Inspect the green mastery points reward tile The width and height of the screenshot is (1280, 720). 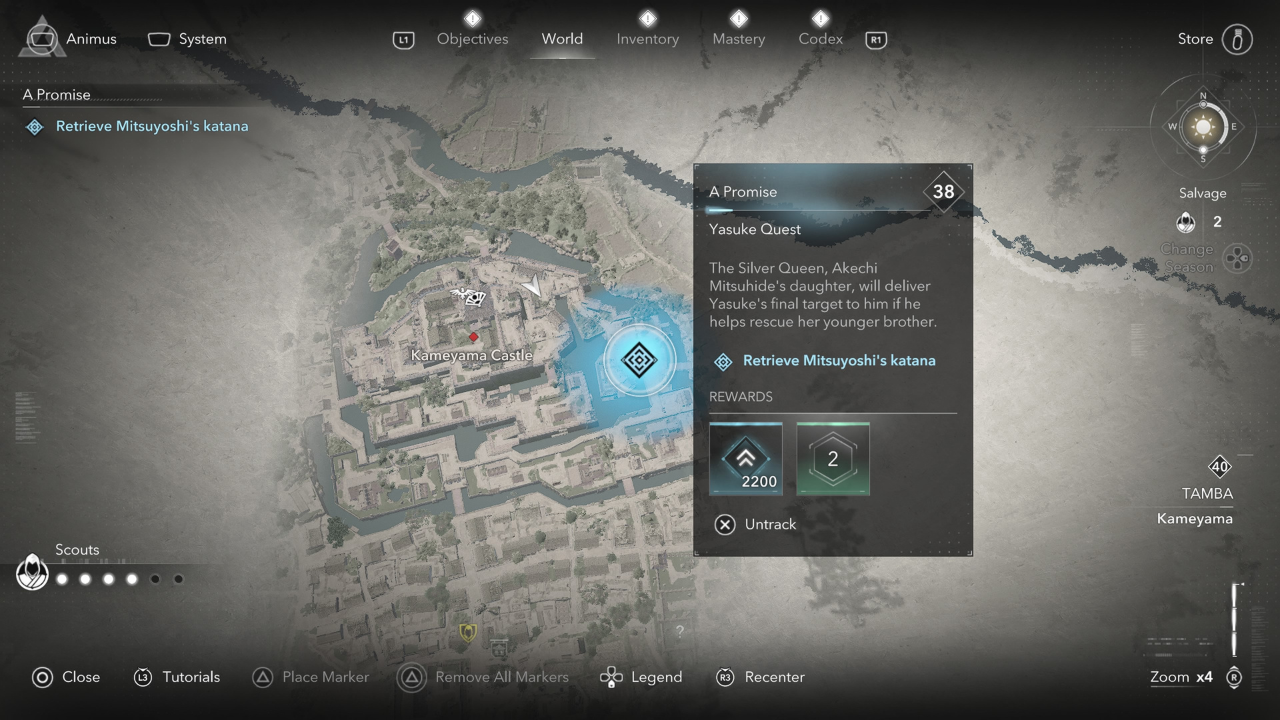[x=832, y=459]
